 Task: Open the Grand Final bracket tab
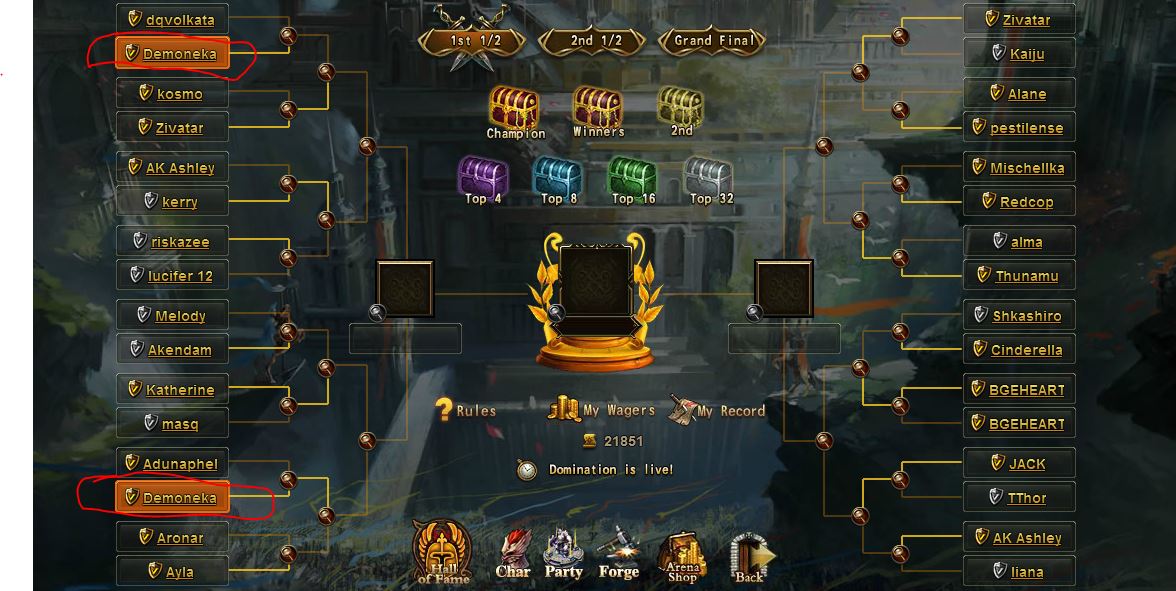(714, 41)
